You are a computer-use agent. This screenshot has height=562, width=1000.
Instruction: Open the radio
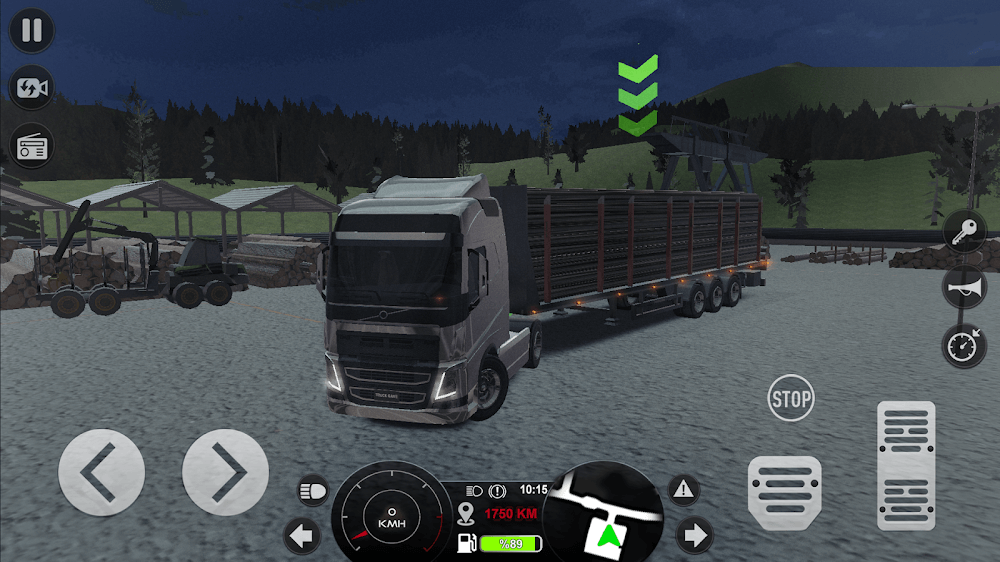tap(32, 146)
